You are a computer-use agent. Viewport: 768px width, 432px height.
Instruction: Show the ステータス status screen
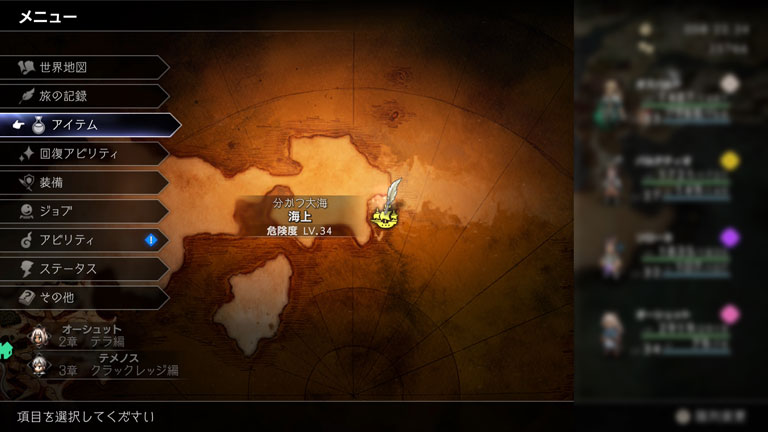[85, 269]
